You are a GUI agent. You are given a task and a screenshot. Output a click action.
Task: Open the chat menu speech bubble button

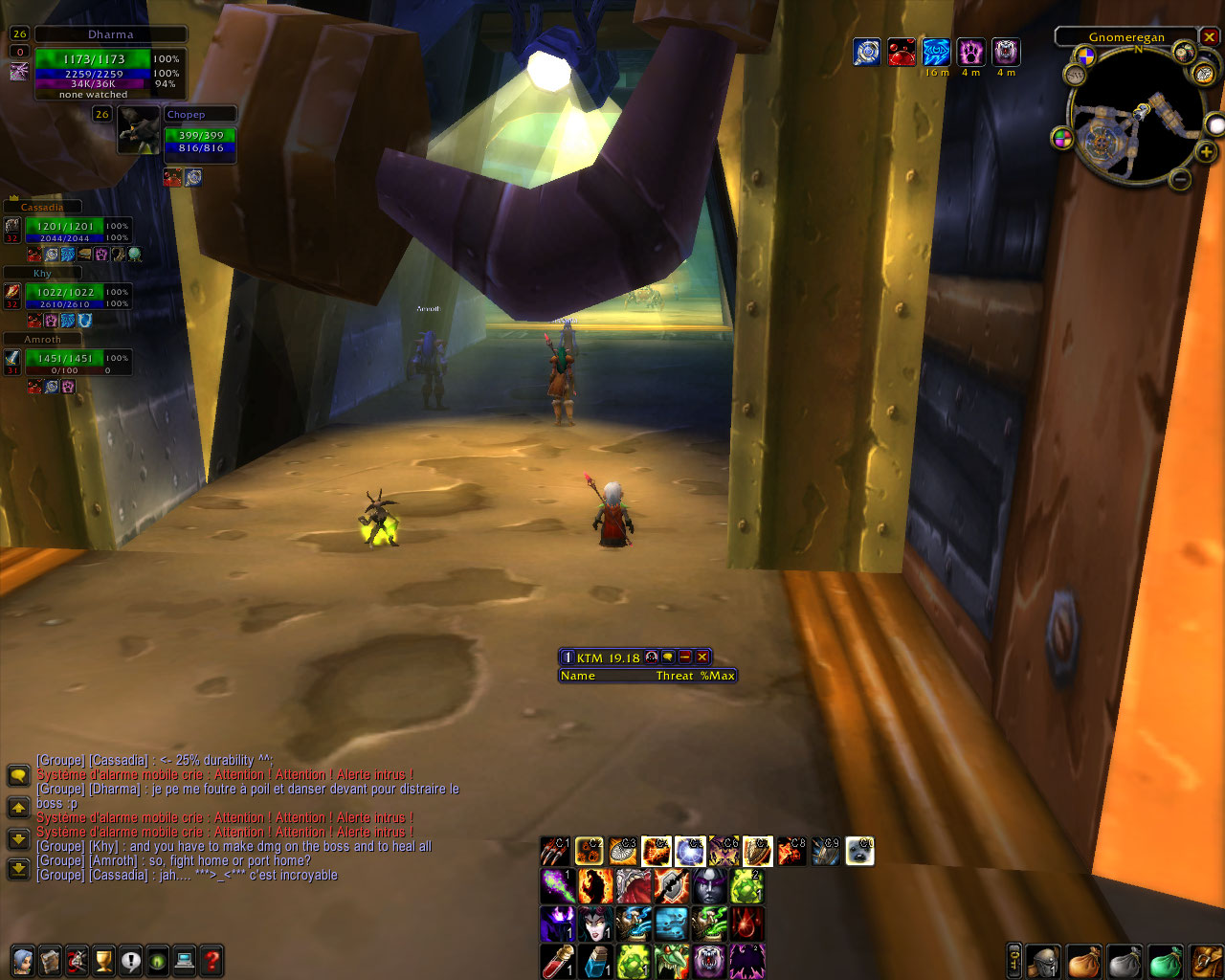(18, 774)
